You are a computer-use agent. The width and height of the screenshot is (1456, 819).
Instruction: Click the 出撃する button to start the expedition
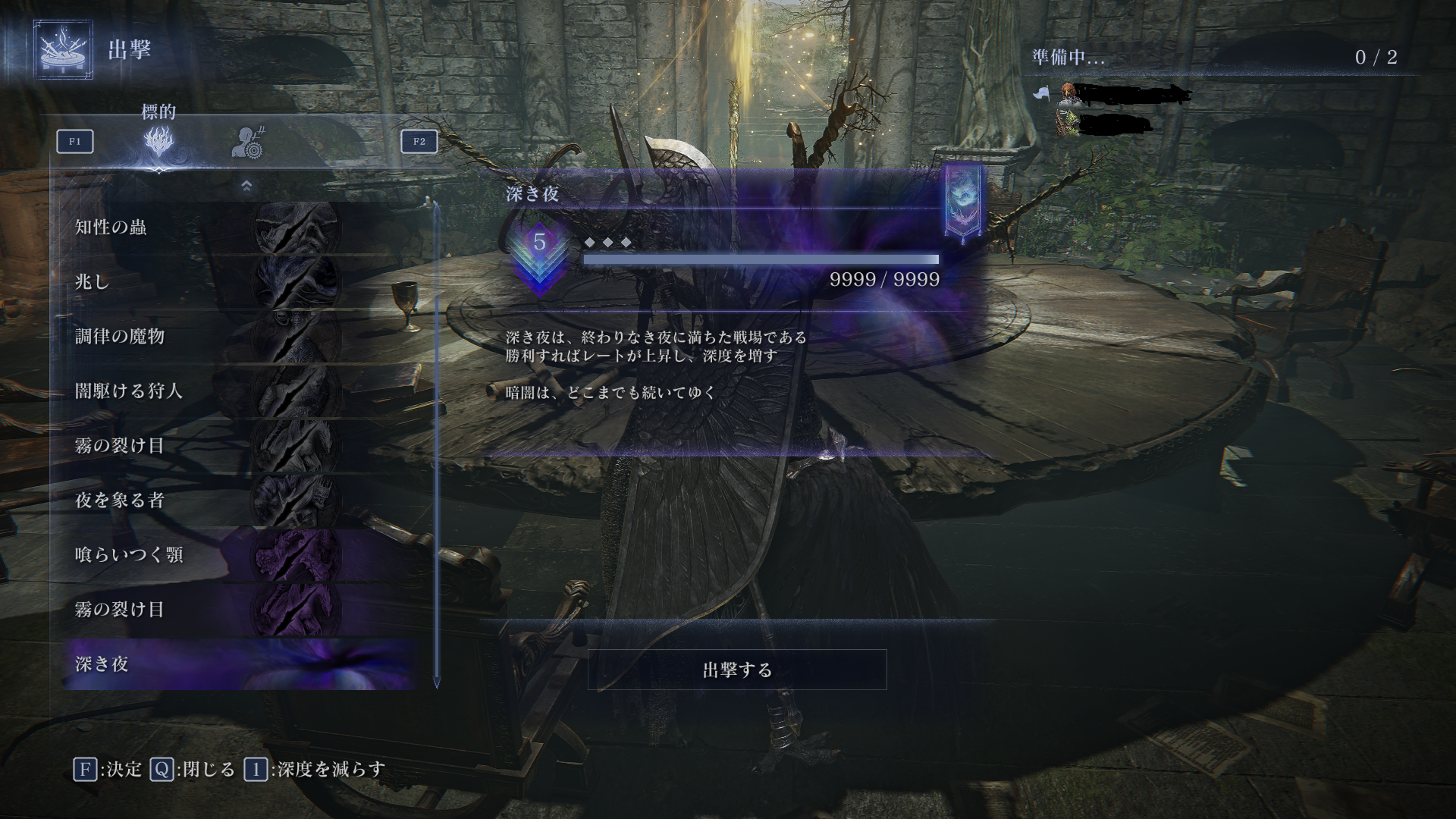coord(737,670)
